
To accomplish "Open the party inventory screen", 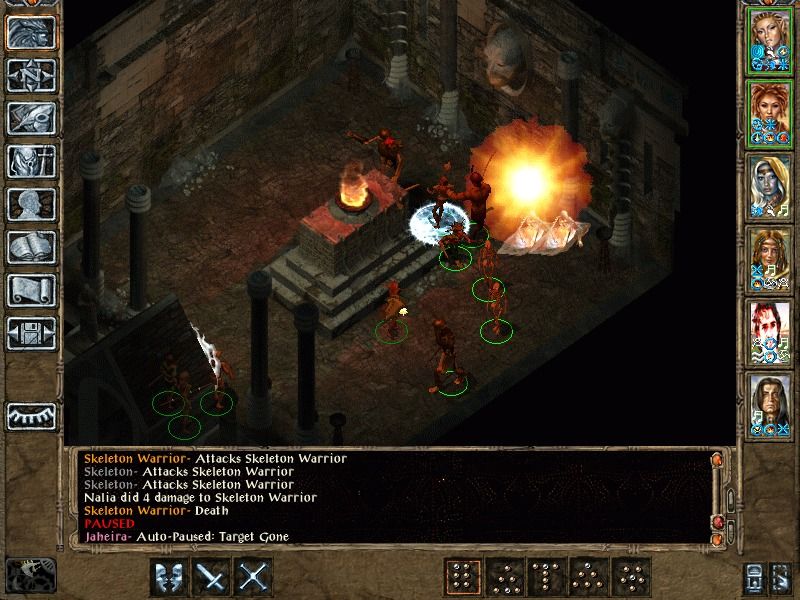I will (30, 161).
